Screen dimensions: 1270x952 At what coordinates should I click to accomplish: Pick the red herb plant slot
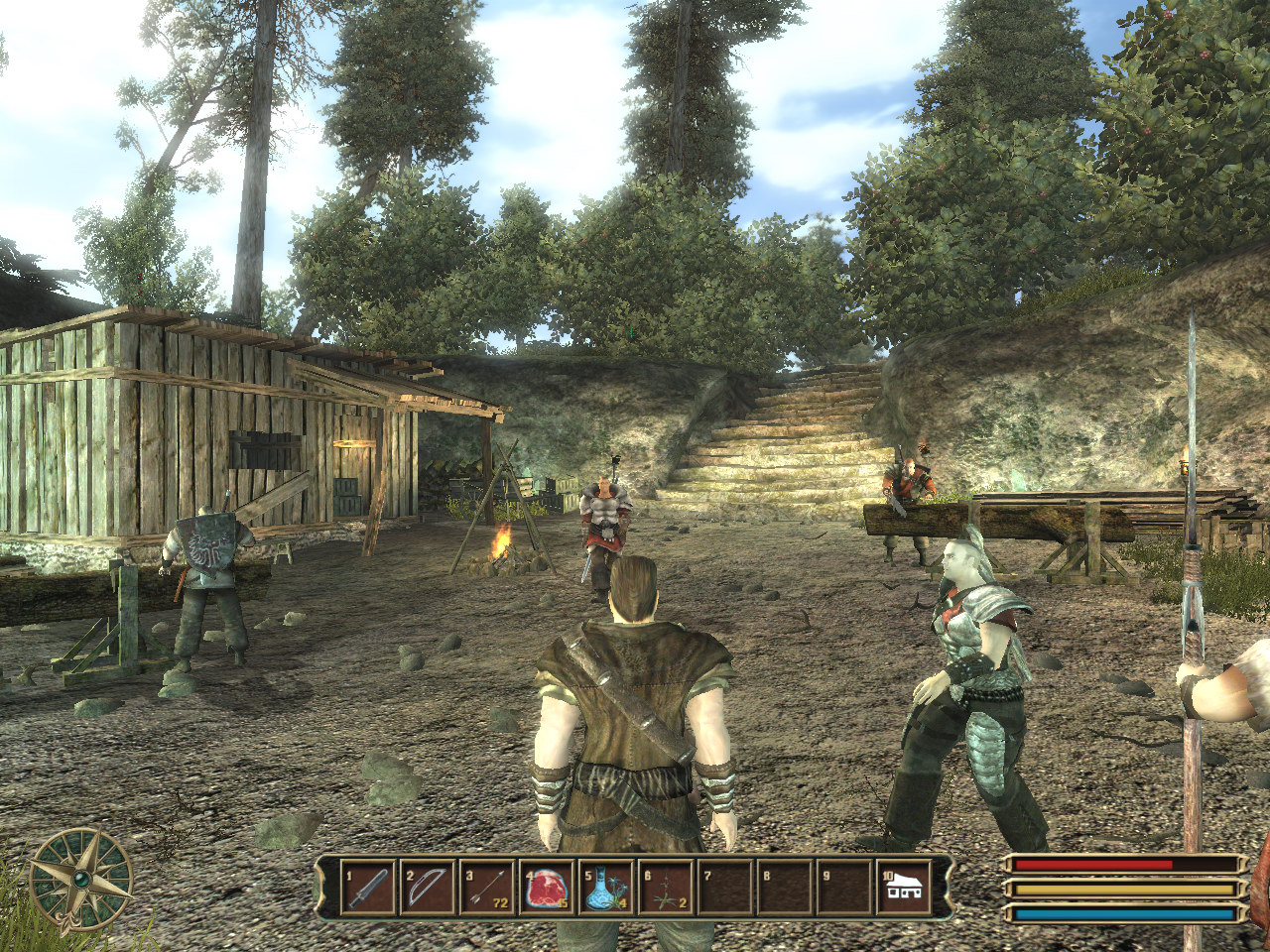[x=666, y=887]
